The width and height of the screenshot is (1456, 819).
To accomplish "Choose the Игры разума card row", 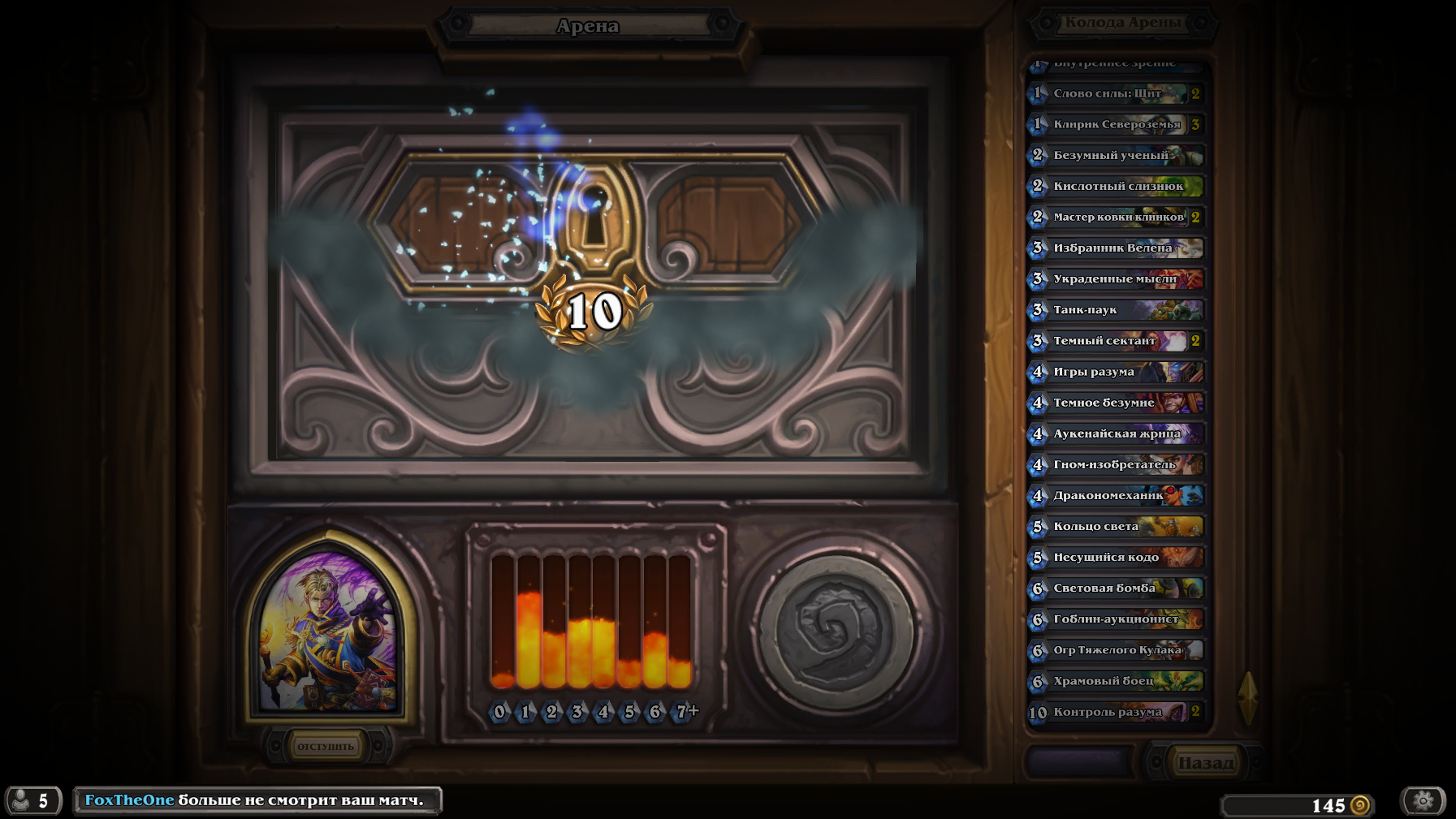I will 1116,372.
